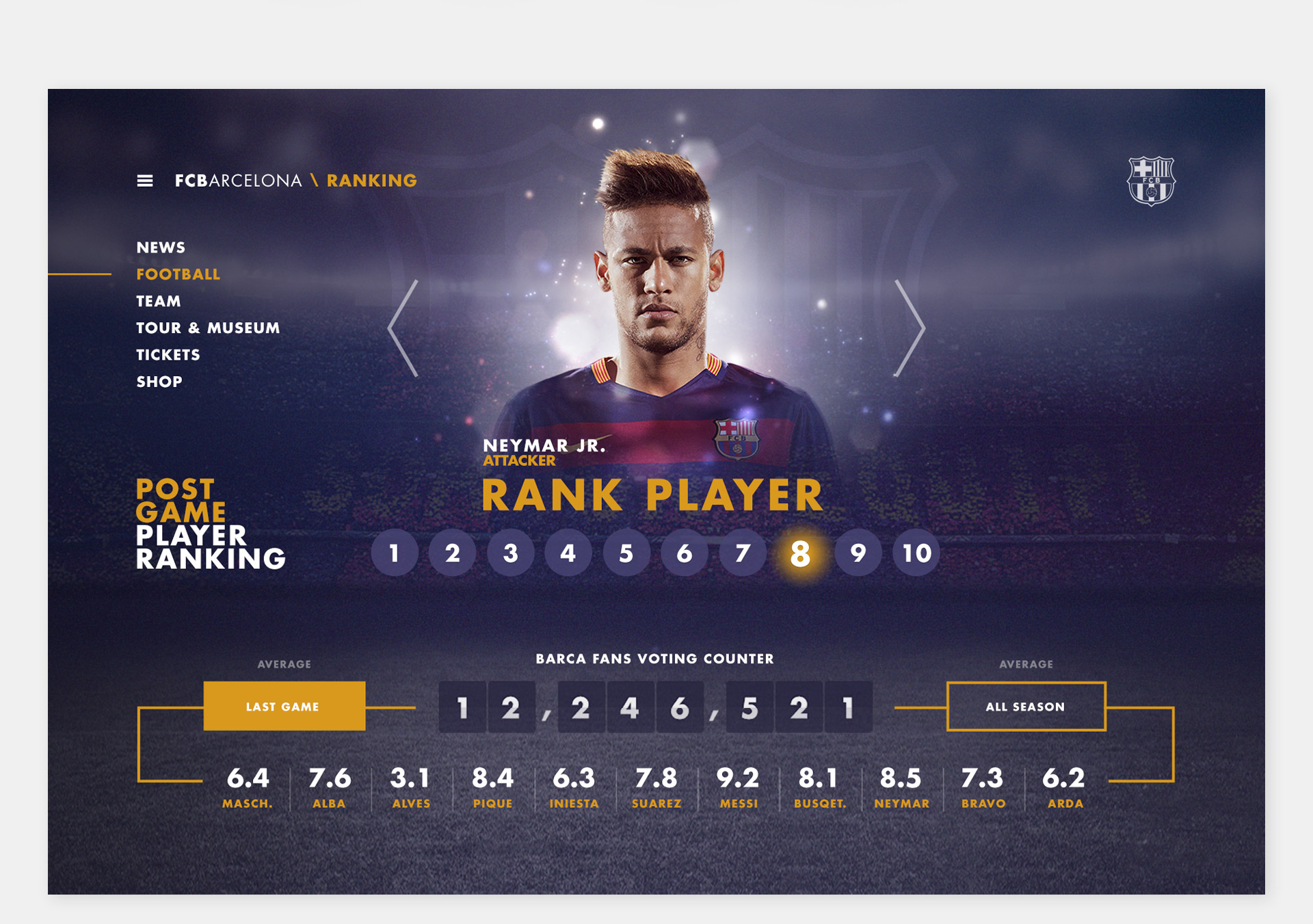Viewport: 1313px width, 924px height.
Task: Open the FOOTBALL navigation section
Action: (178, 274)
